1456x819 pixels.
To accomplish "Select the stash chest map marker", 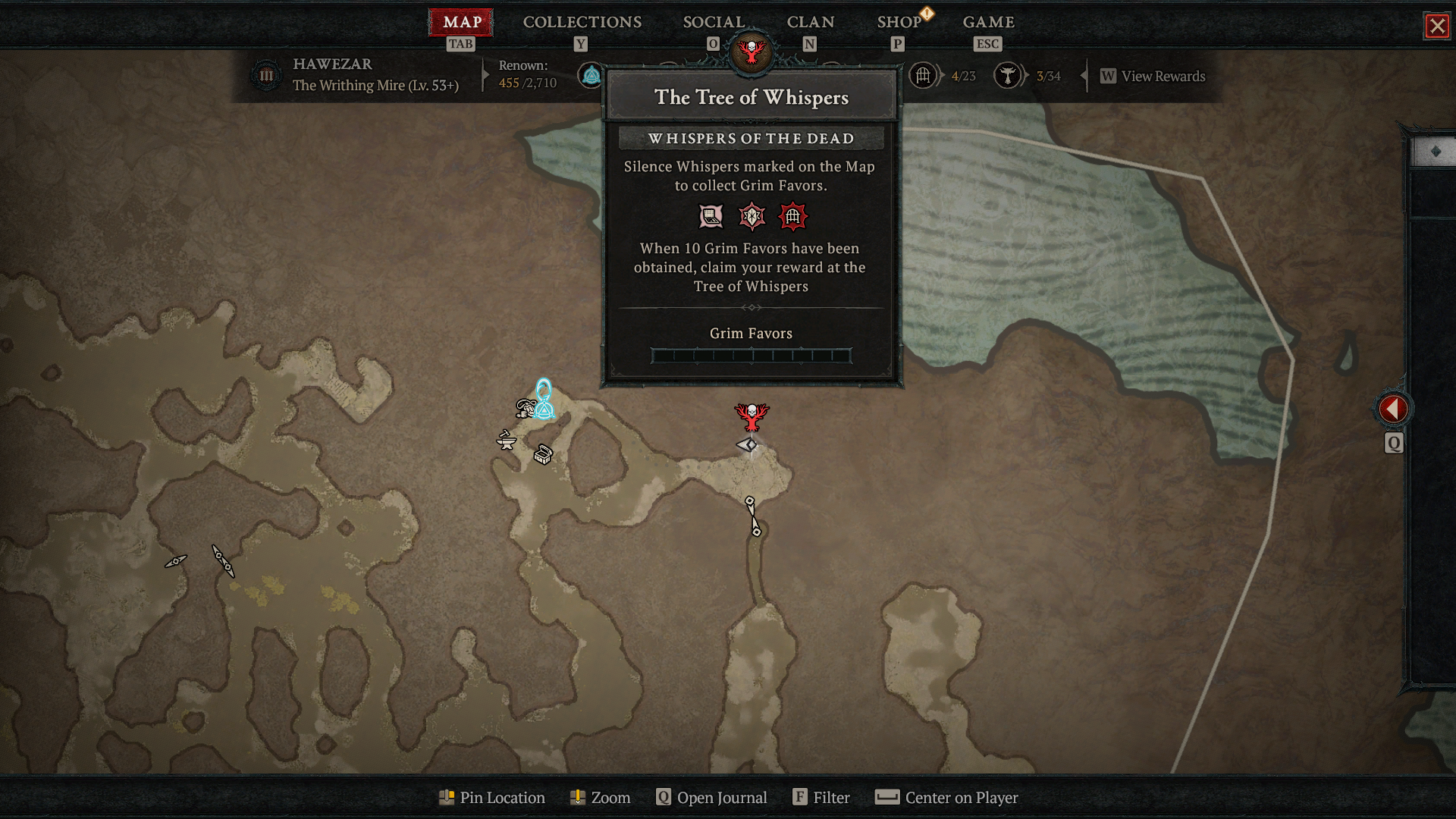I will tap(543, 454).
